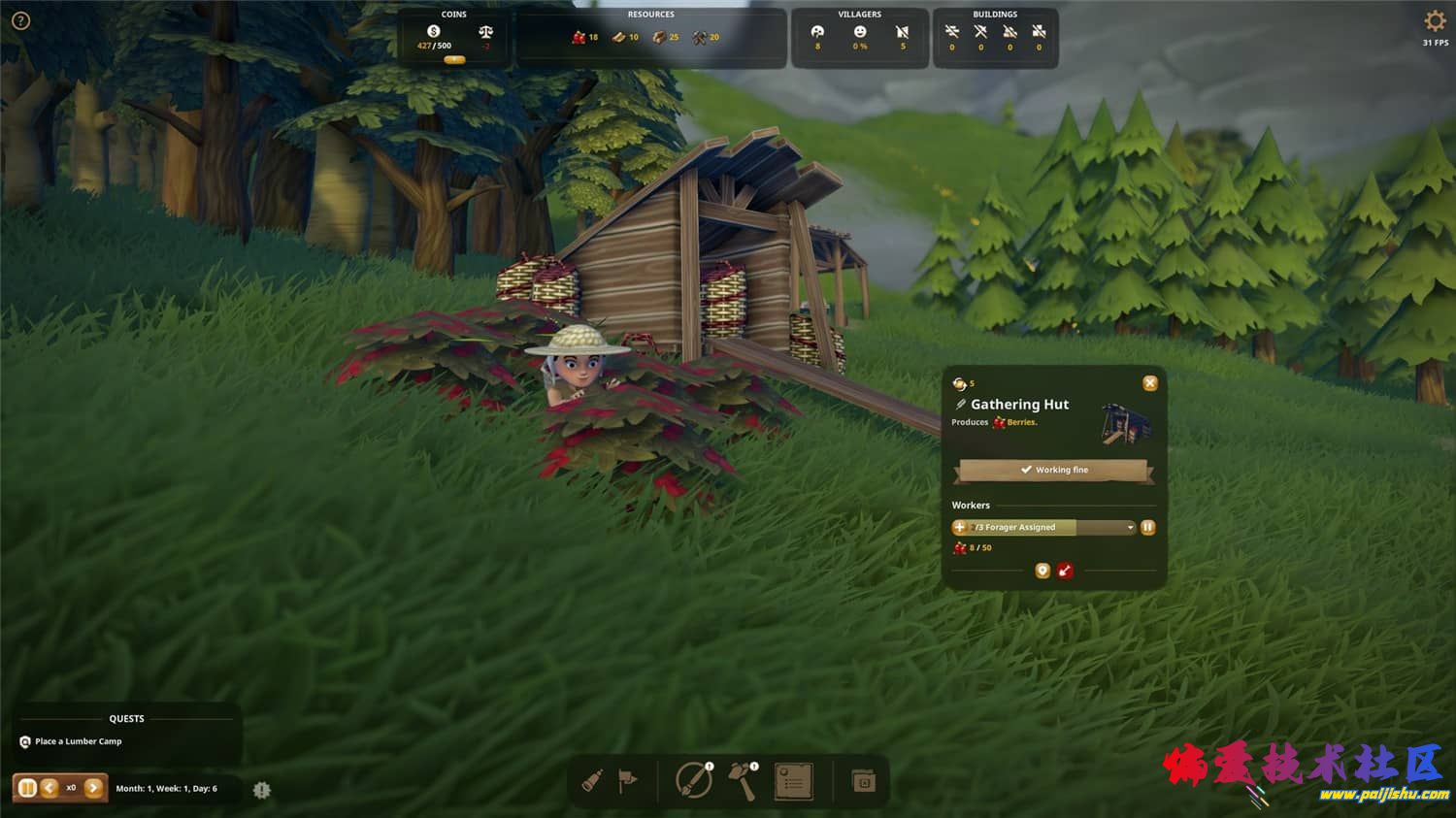
Task: Click the red shovel demolish button
Action: pos(1065,571)
